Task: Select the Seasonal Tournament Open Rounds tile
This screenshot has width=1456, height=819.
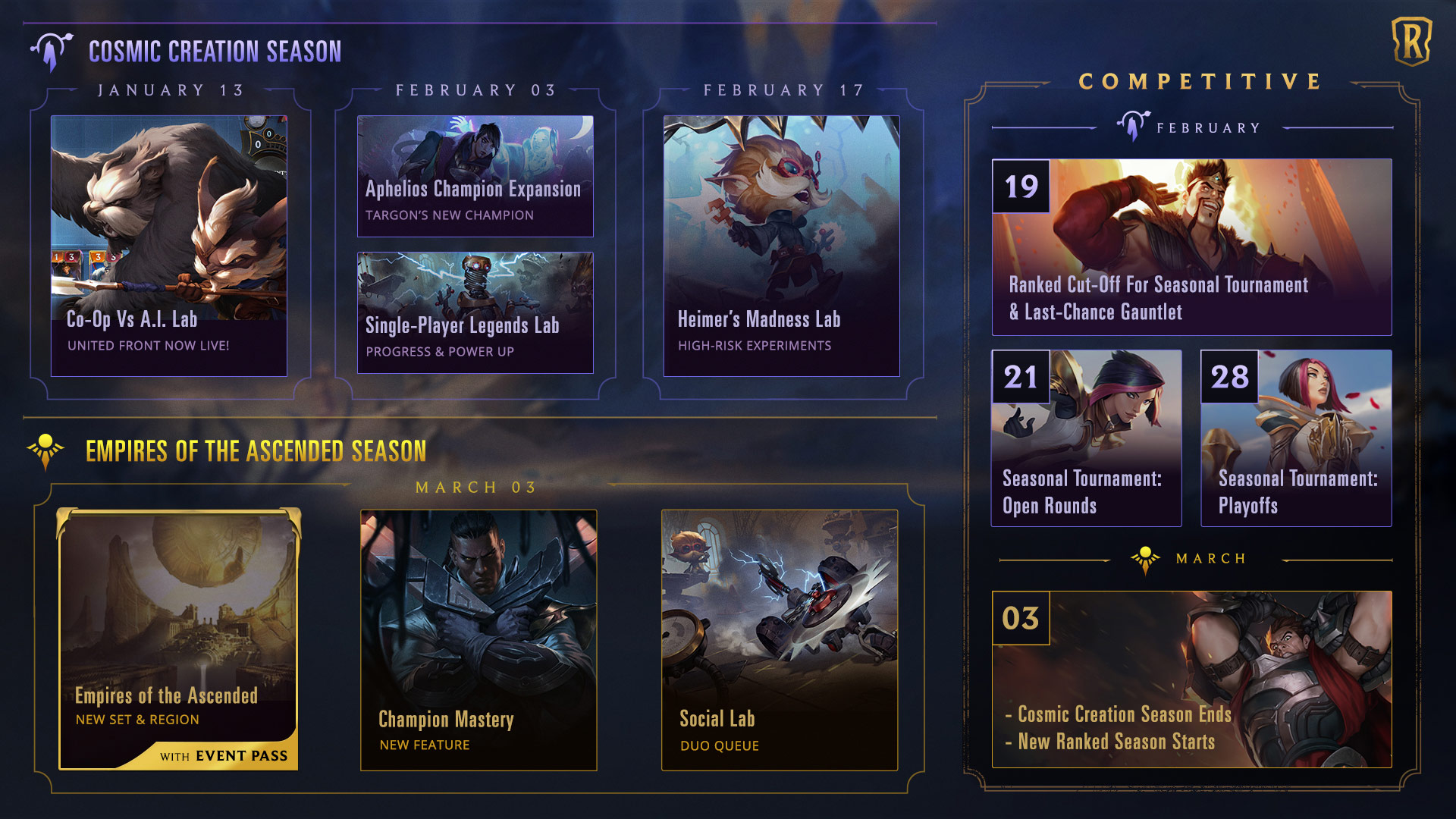Action: tap(1086, 438)
